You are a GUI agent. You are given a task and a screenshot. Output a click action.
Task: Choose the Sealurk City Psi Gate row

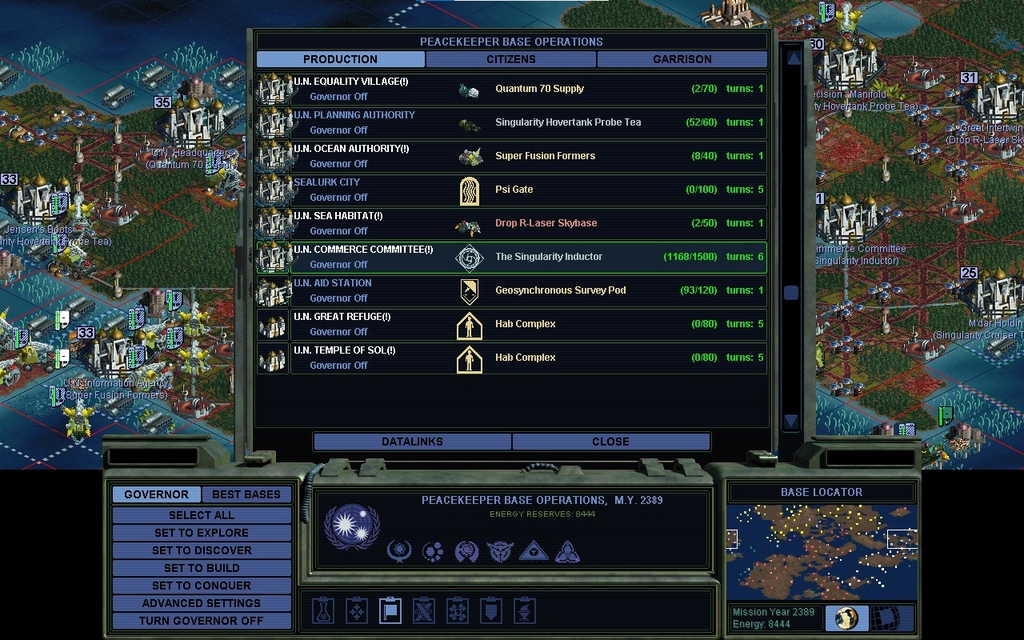511,190
